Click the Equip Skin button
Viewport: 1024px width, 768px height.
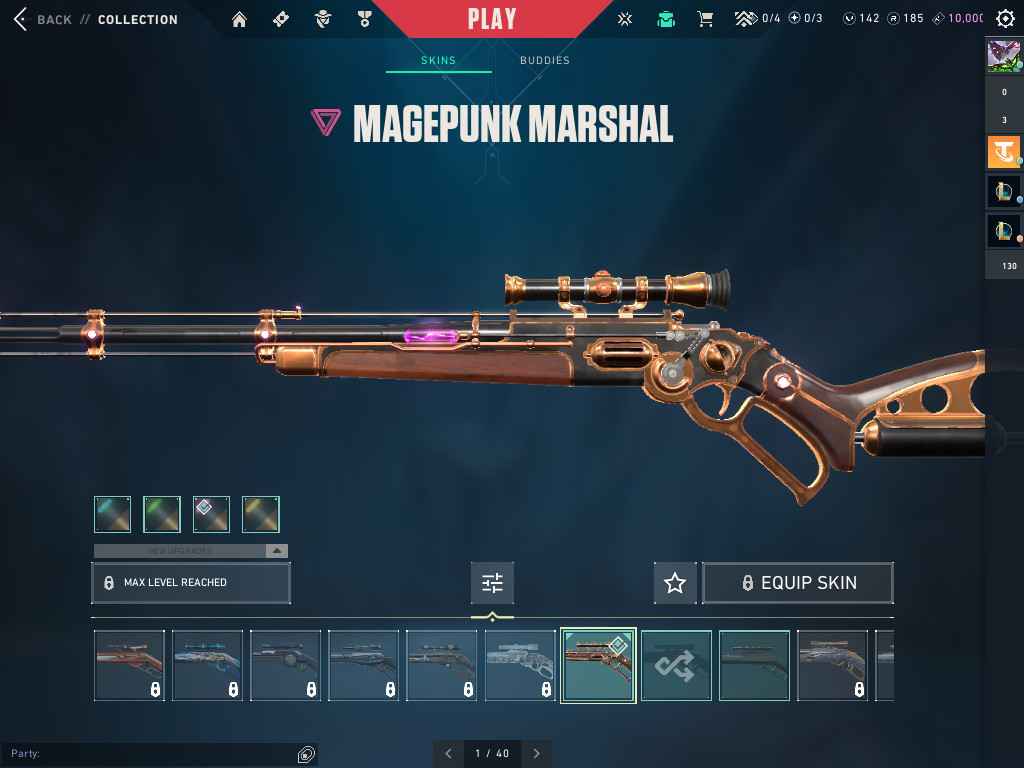[x=798, y=583]
